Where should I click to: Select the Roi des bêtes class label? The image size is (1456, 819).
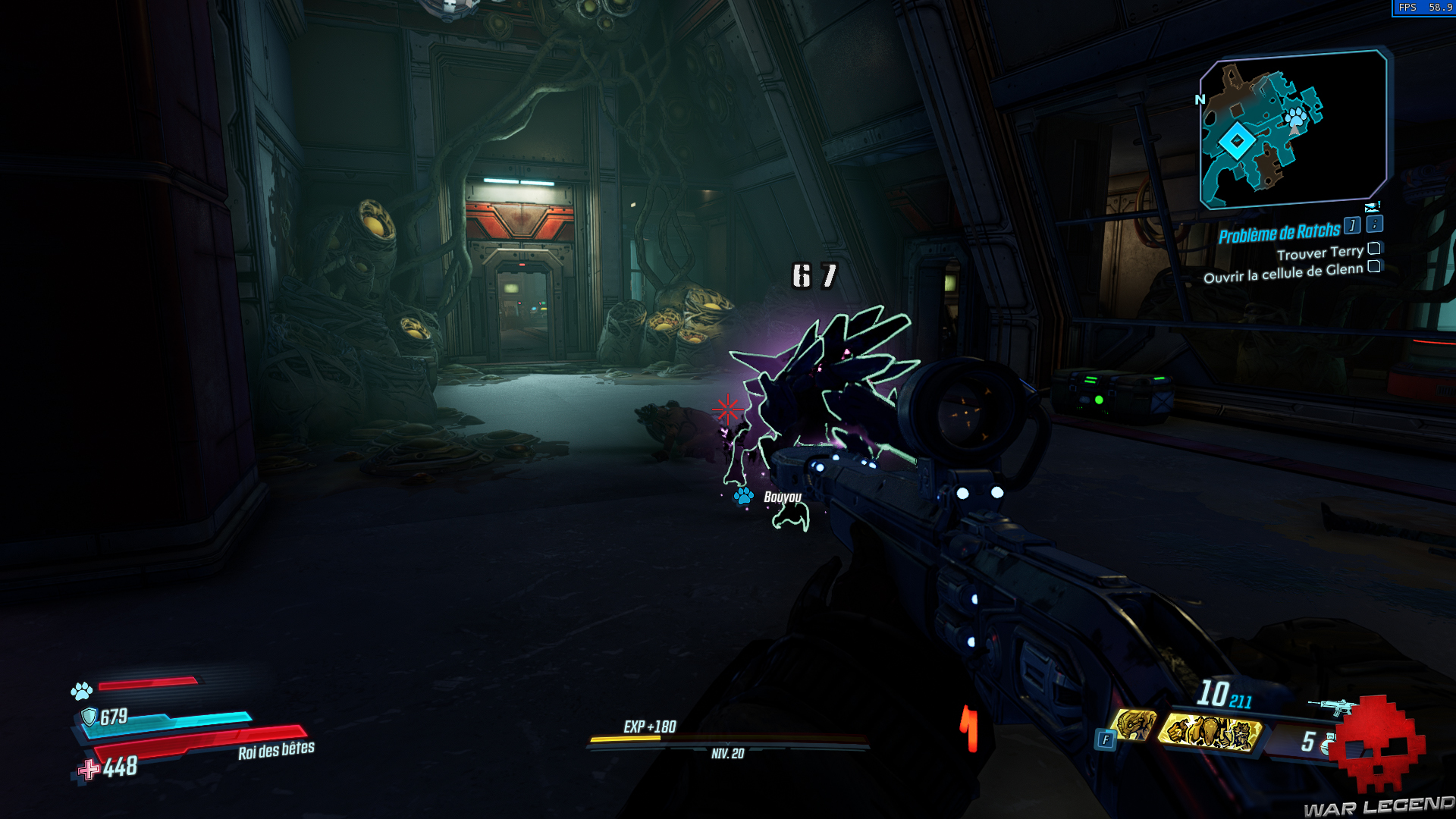(275, 752)
